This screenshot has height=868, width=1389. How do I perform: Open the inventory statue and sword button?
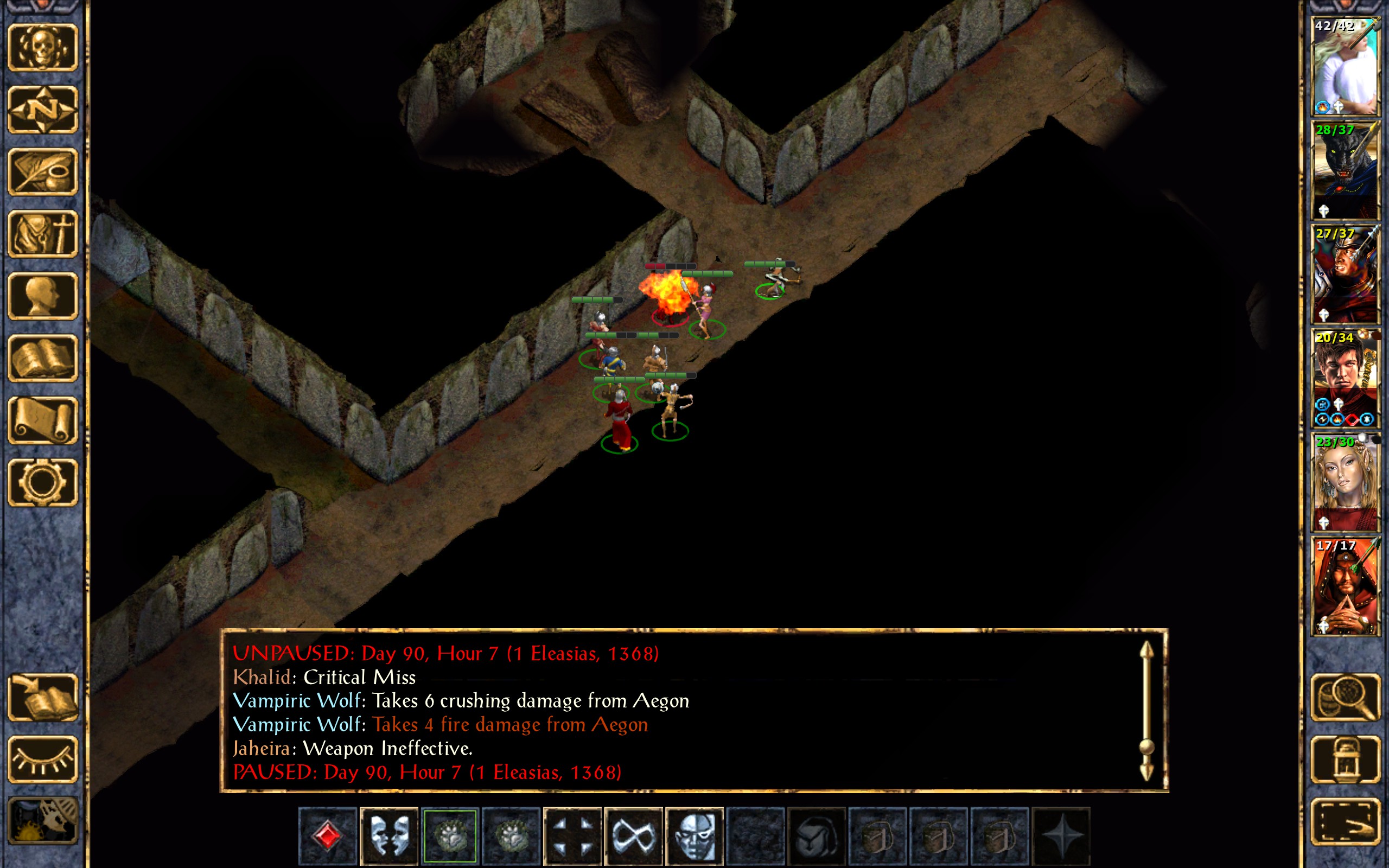click(42, 234)
